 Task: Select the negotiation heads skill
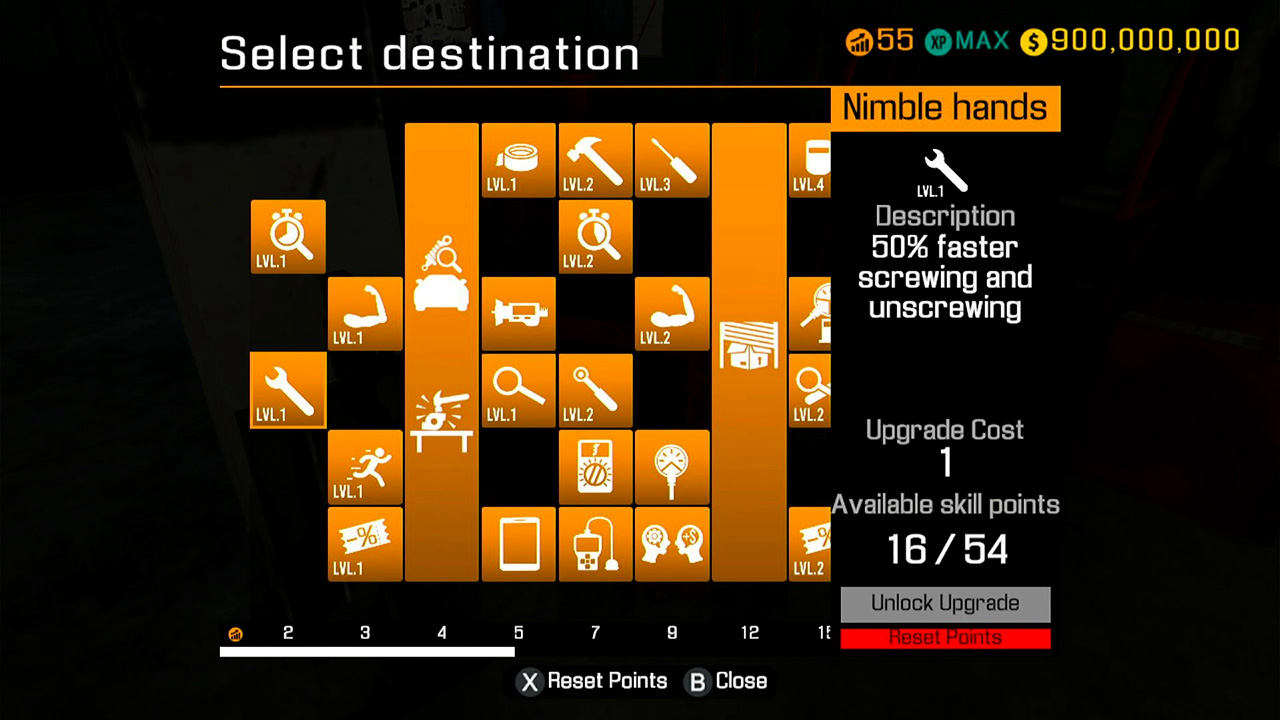coord(672,544)
